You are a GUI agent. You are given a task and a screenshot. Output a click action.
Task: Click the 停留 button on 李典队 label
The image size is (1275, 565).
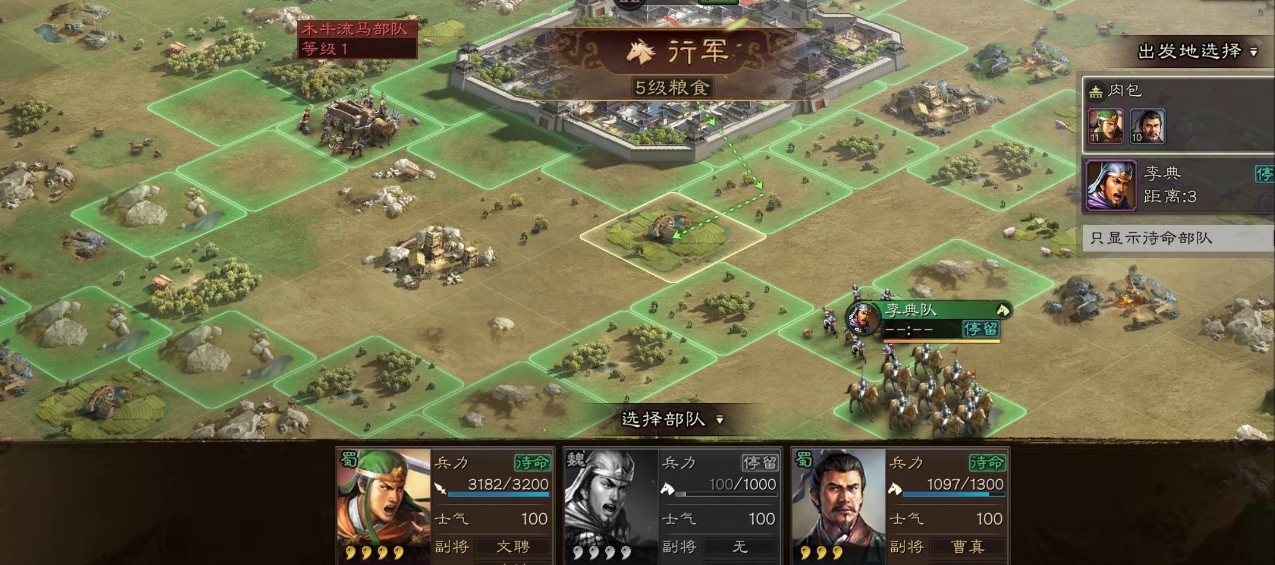981,329
